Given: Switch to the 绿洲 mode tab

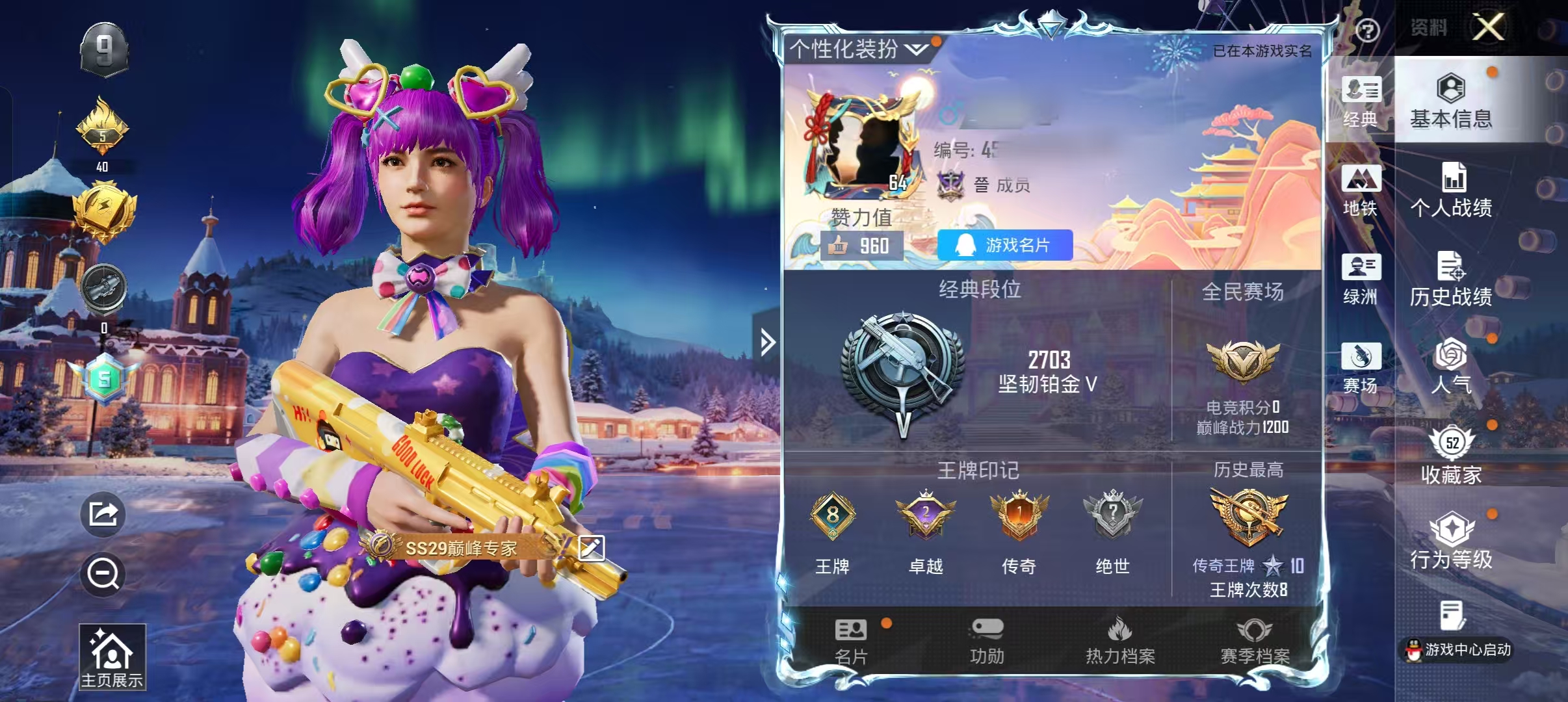Looking at the screenshot, I should click(x=1361, y=279).
